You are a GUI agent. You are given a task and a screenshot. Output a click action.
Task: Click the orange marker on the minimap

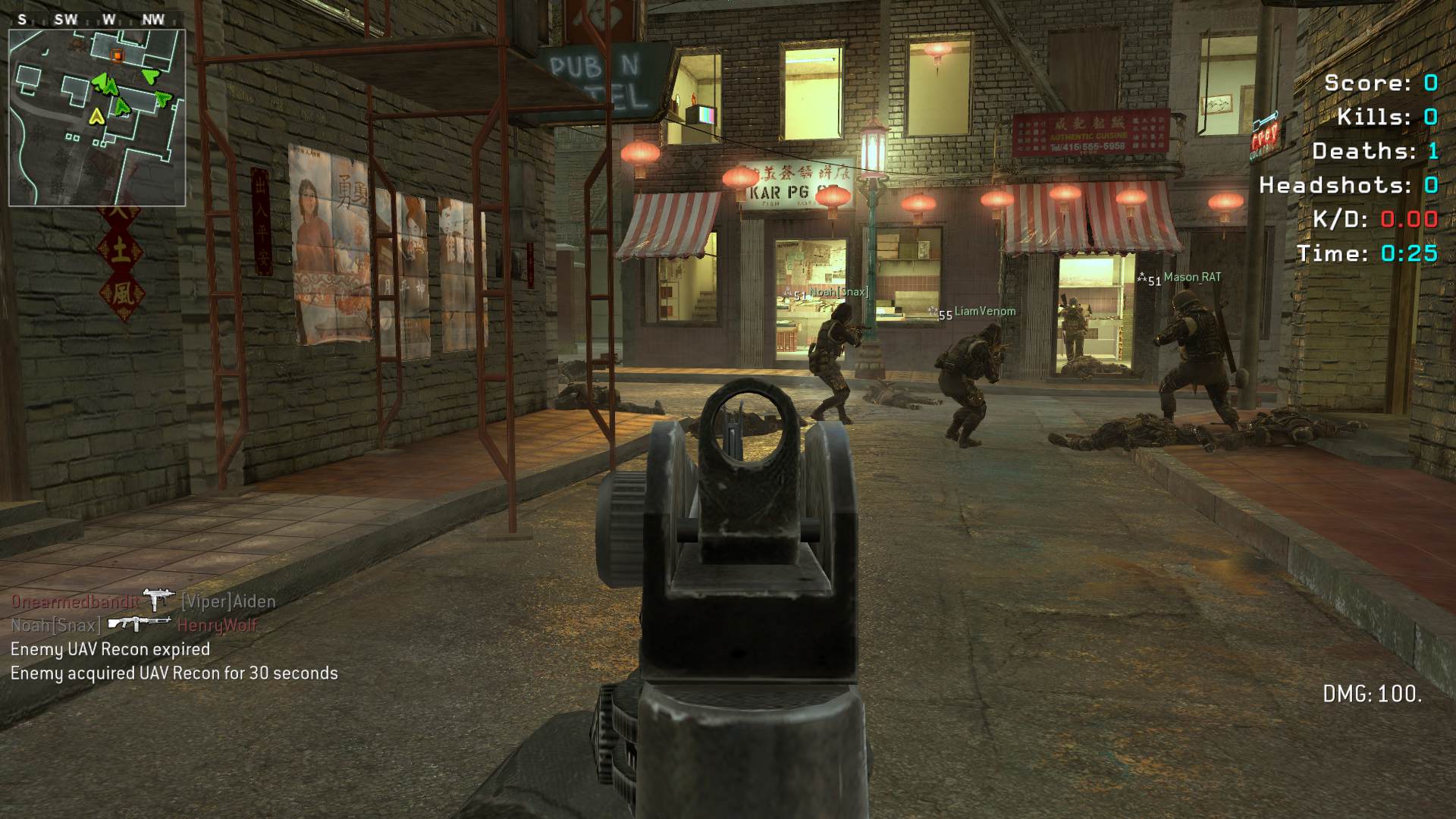click(x=117, y=55)
